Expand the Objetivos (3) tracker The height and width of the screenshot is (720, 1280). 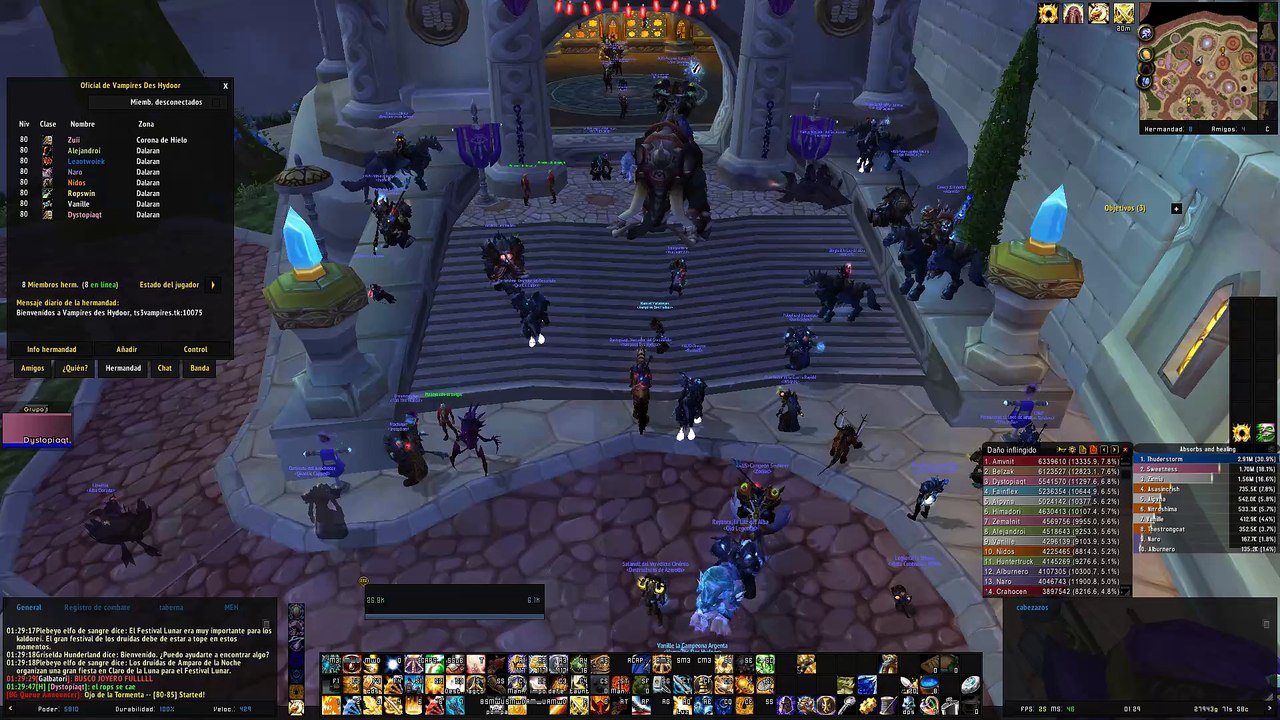(1176, 209)
